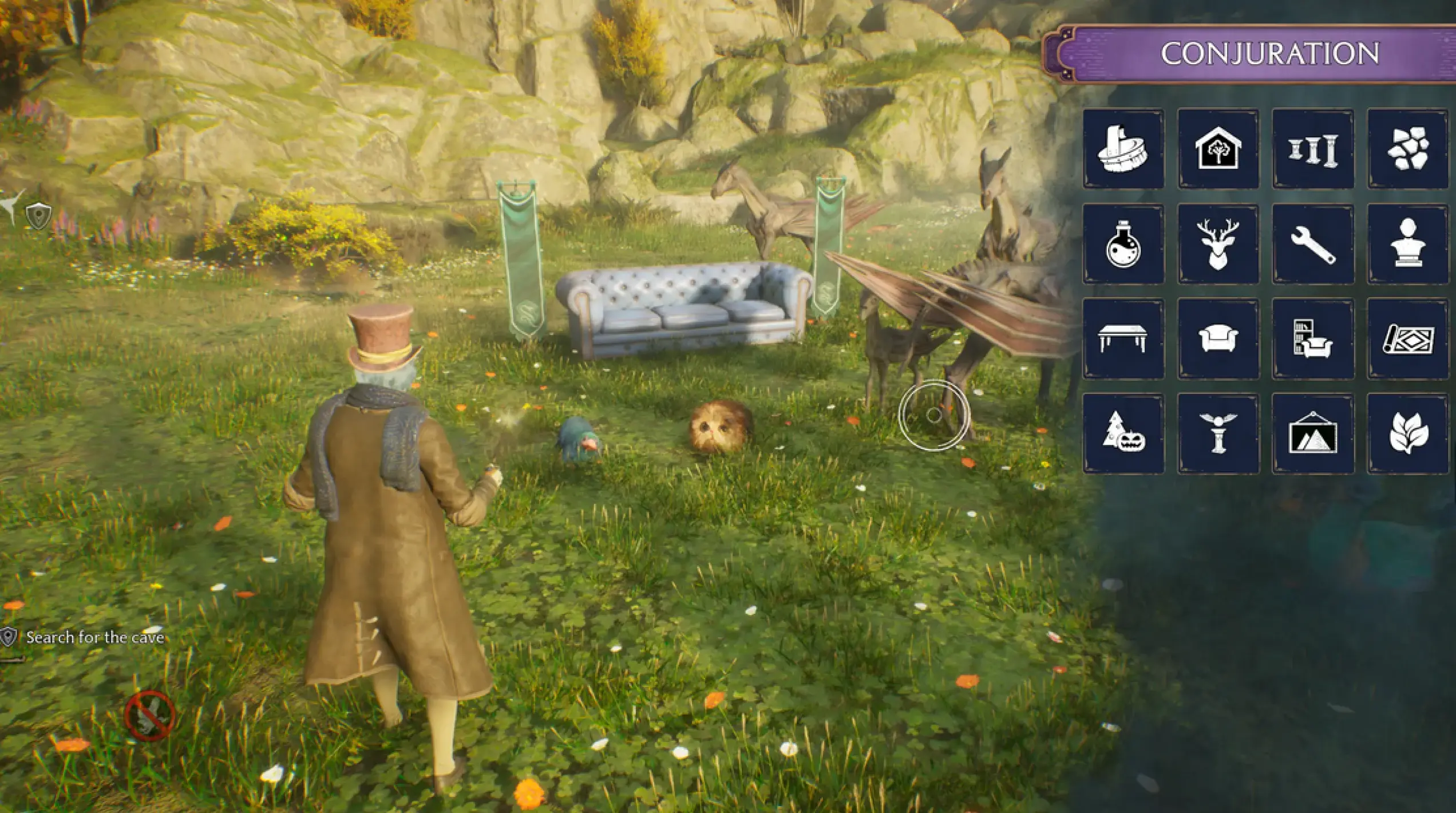
Task: Select the wrench utility category
Action: pyautogui.click(x=1313, y=244)
